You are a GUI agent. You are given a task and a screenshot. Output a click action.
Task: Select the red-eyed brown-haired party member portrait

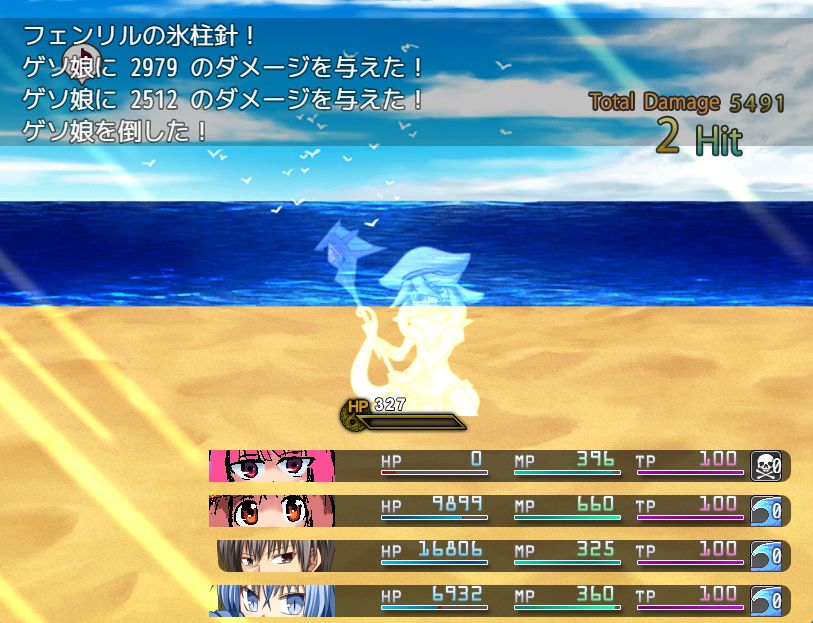click(272, 511)
